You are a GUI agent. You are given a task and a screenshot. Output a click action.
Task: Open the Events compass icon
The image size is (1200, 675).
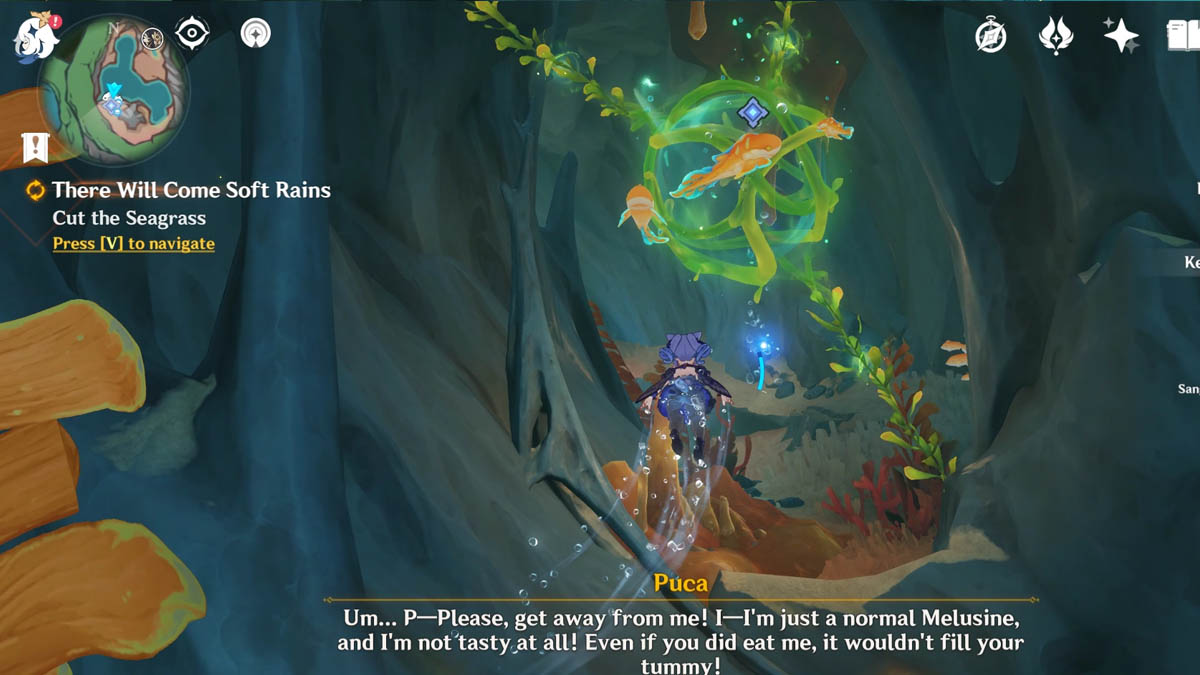pos(991,36)
